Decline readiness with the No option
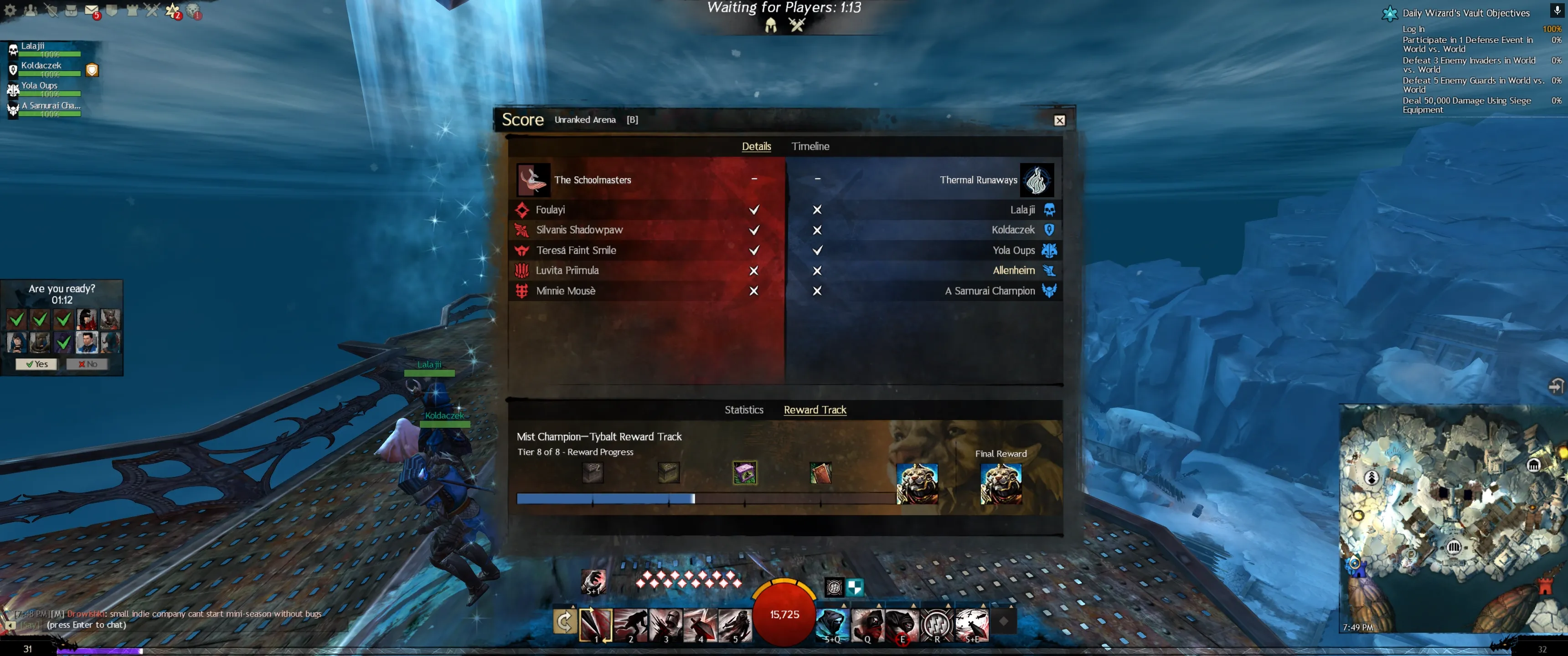Image resolution: width=1568 pixels, height=656 pixels. coord(88,363)
